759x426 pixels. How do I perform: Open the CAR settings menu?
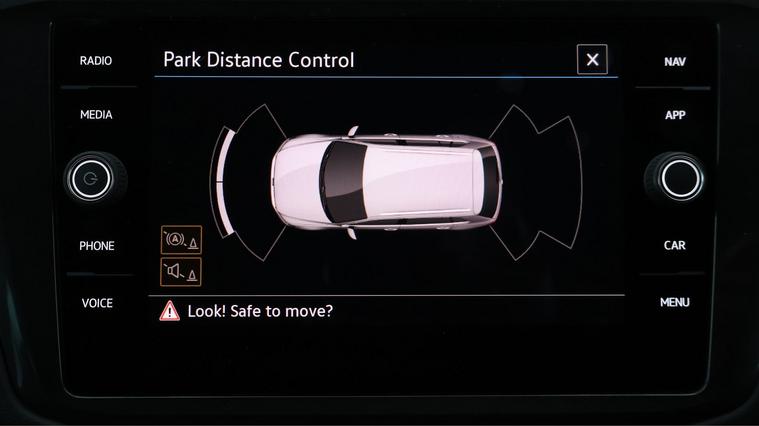click(675, 245)
